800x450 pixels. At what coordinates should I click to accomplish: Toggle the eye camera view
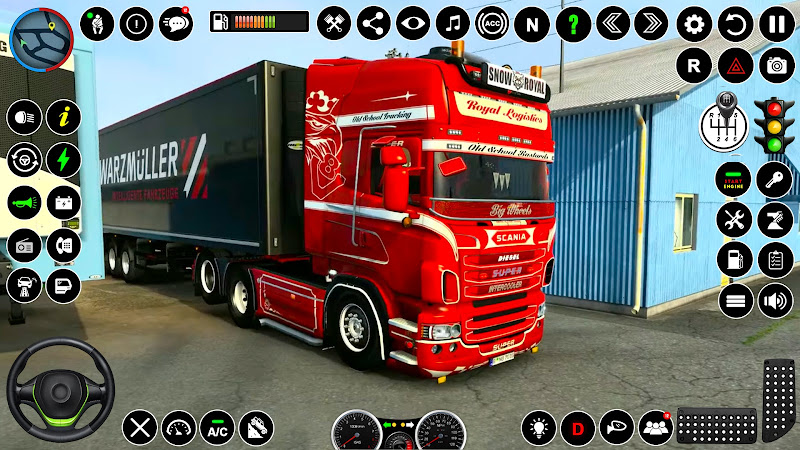(412, 23)
